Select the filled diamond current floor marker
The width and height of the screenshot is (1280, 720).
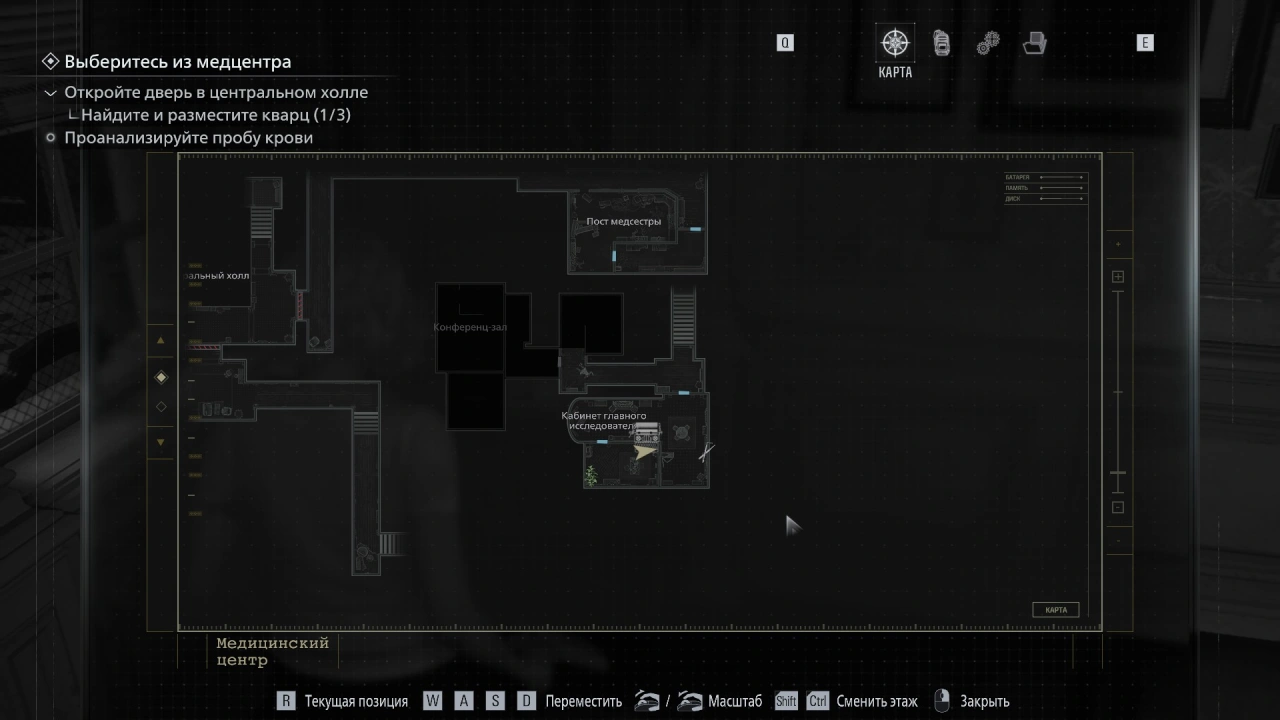coord(161,377)
